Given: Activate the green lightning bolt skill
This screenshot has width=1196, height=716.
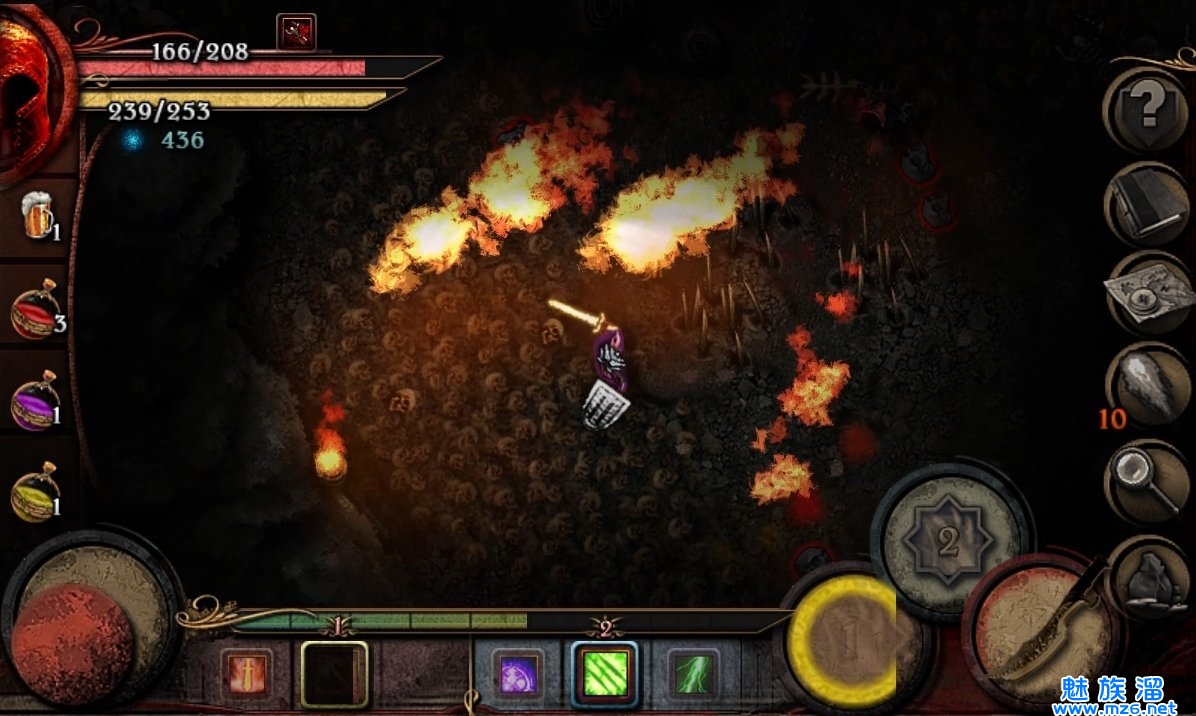Looking at the screenshot, I should click(692, 673).
